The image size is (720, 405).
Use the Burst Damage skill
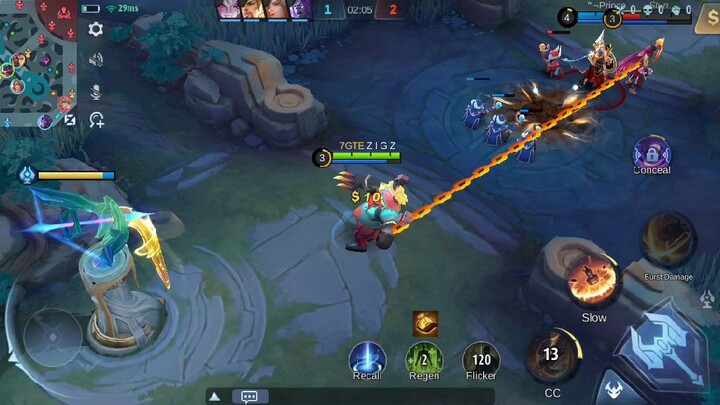(668, 241)
